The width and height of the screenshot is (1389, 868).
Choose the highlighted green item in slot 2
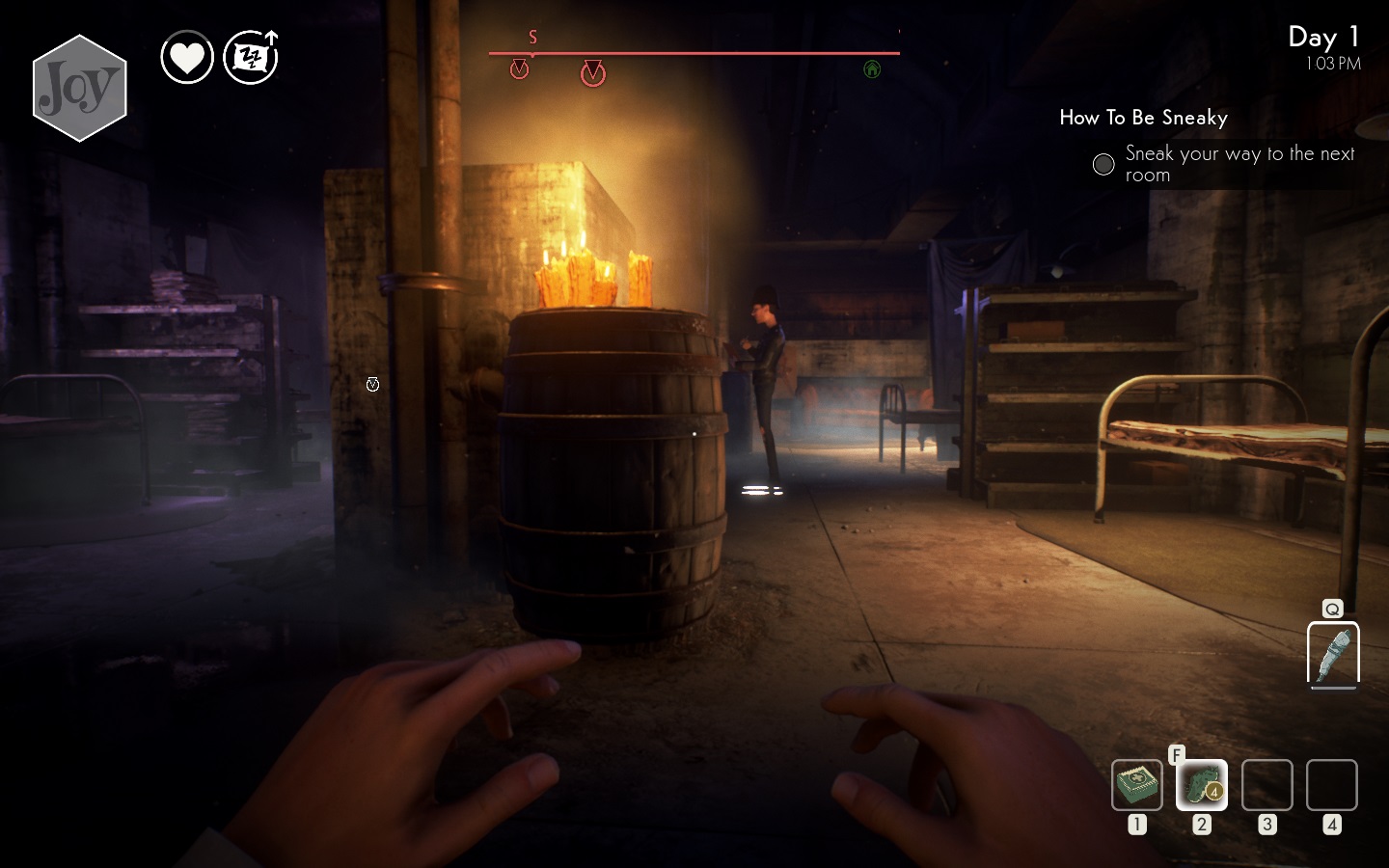(x=1201, y=784)
